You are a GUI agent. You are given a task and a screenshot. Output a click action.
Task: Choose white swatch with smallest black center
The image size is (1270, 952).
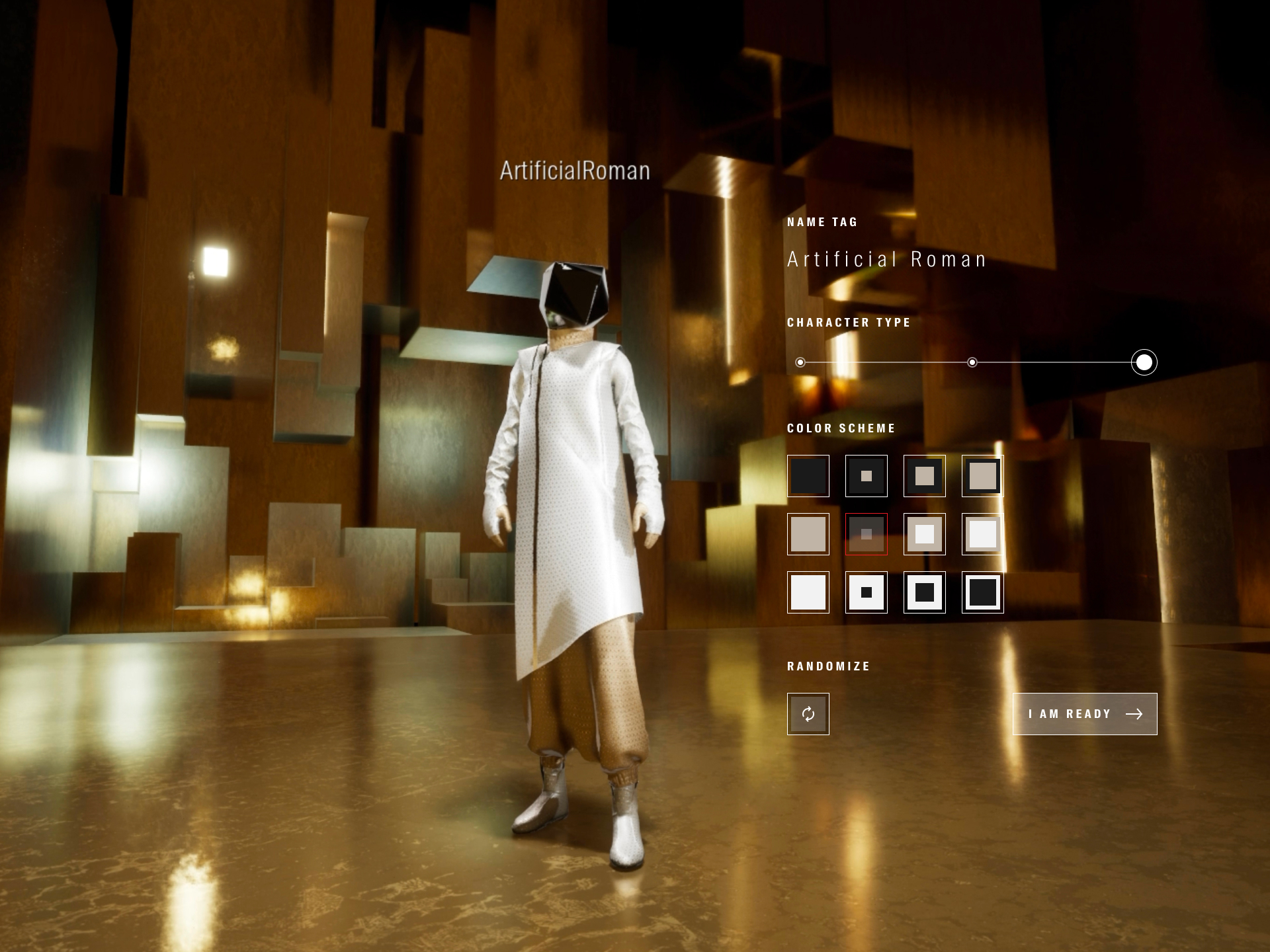point(866,592)
